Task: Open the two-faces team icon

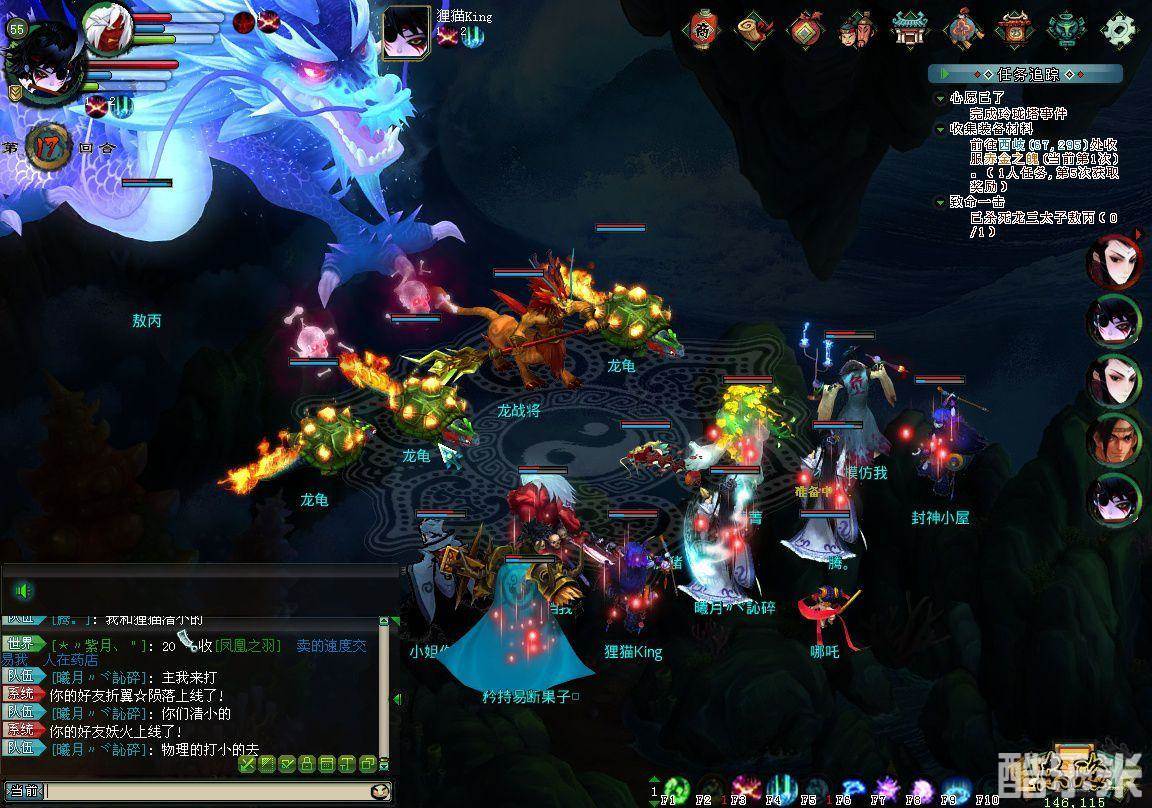Action: [858, 30]
